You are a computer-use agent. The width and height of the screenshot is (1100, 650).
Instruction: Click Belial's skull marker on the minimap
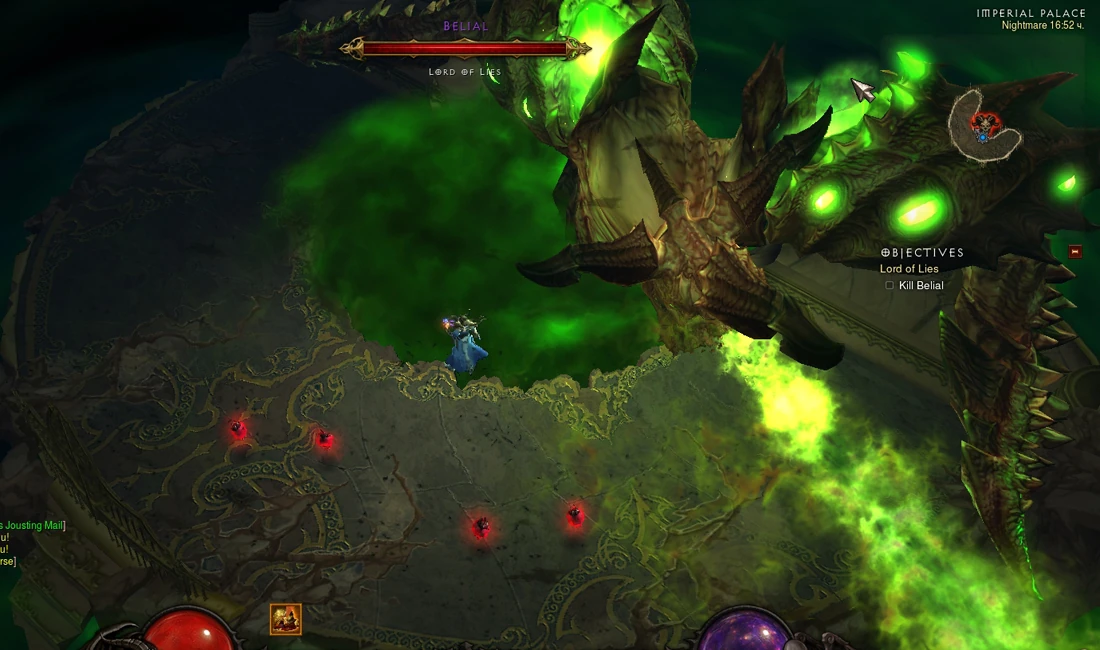(983, 122)
